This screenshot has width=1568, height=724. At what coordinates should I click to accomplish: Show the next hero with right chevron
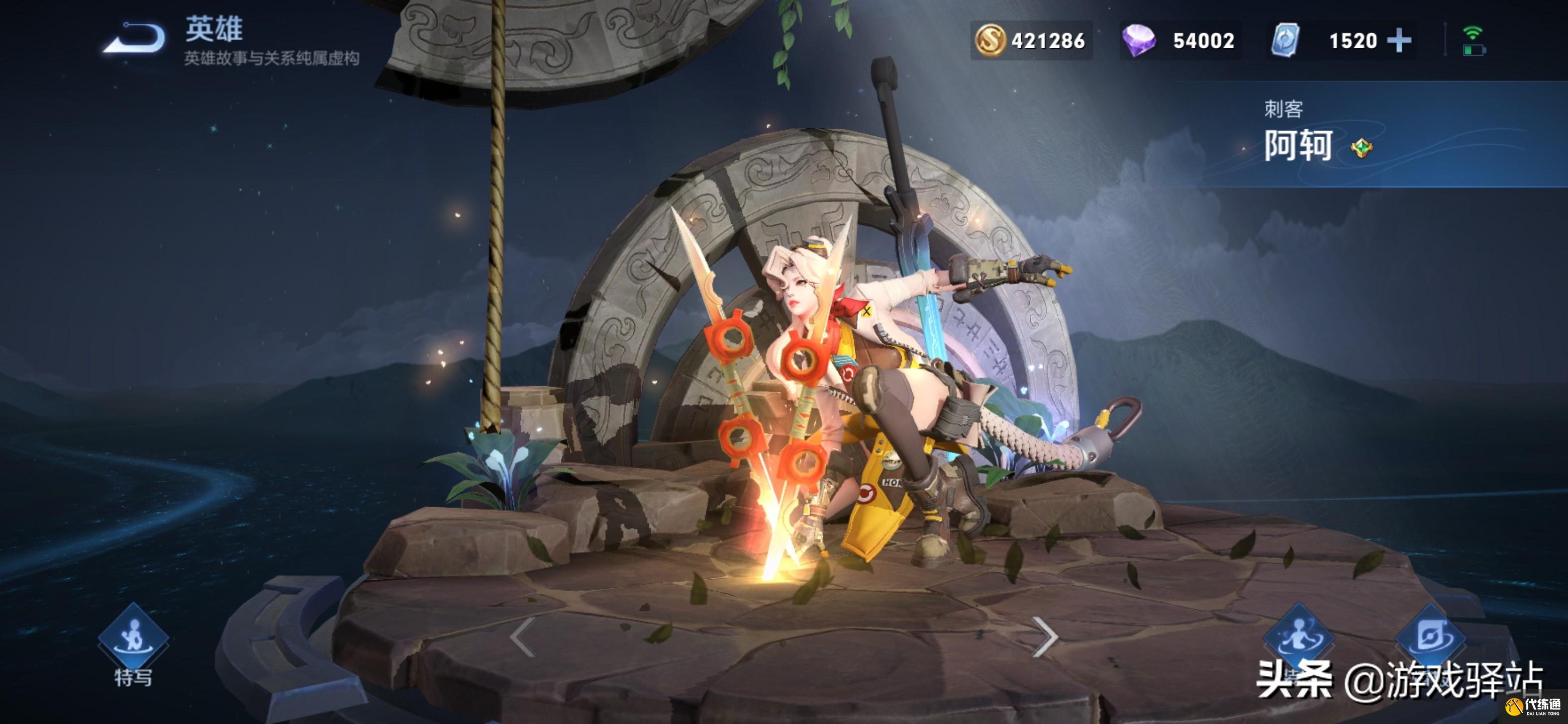coord(1044,637)
